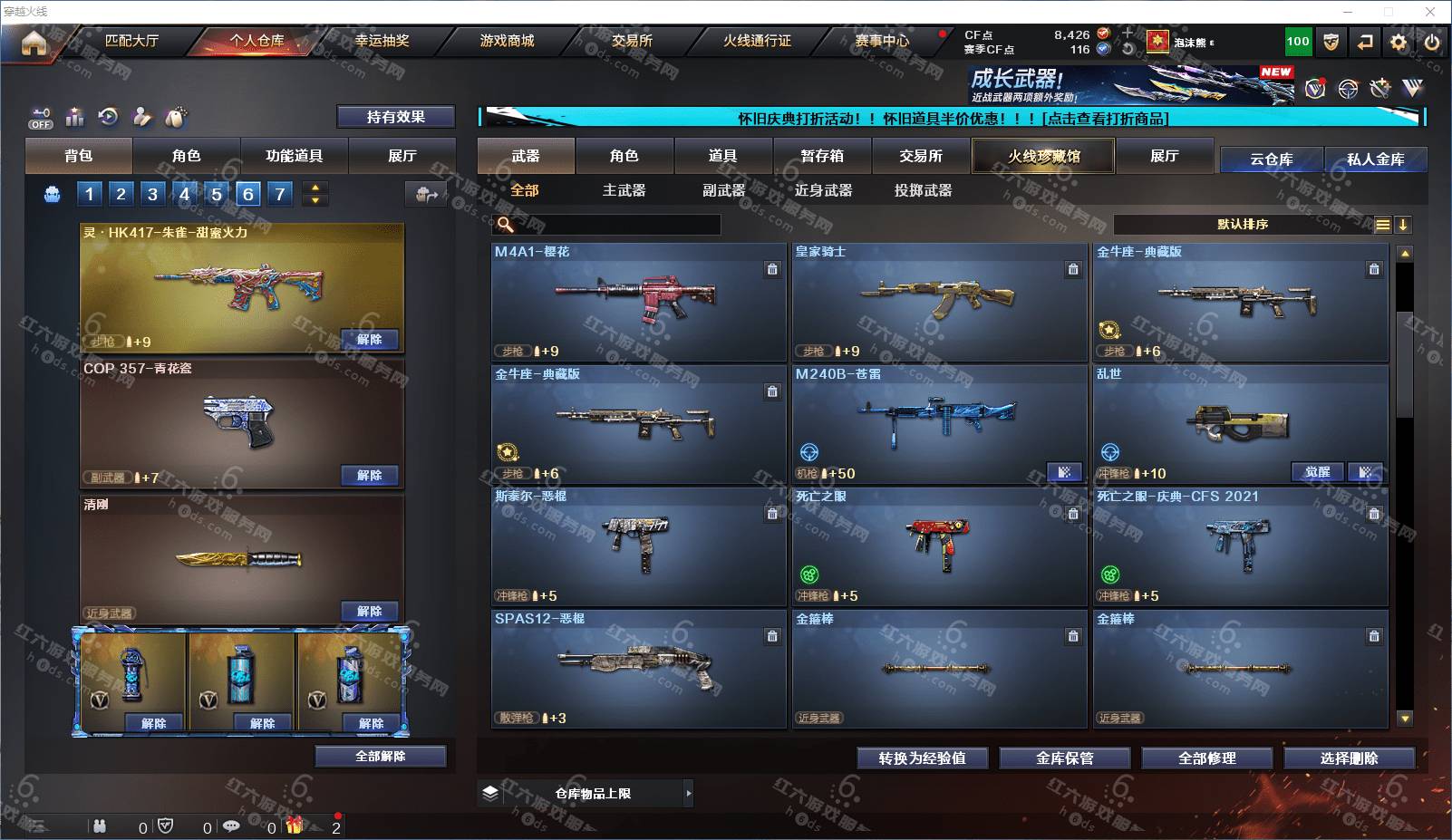
Task: Switch to the 功能道具 tab
Action: coord(294,156)
